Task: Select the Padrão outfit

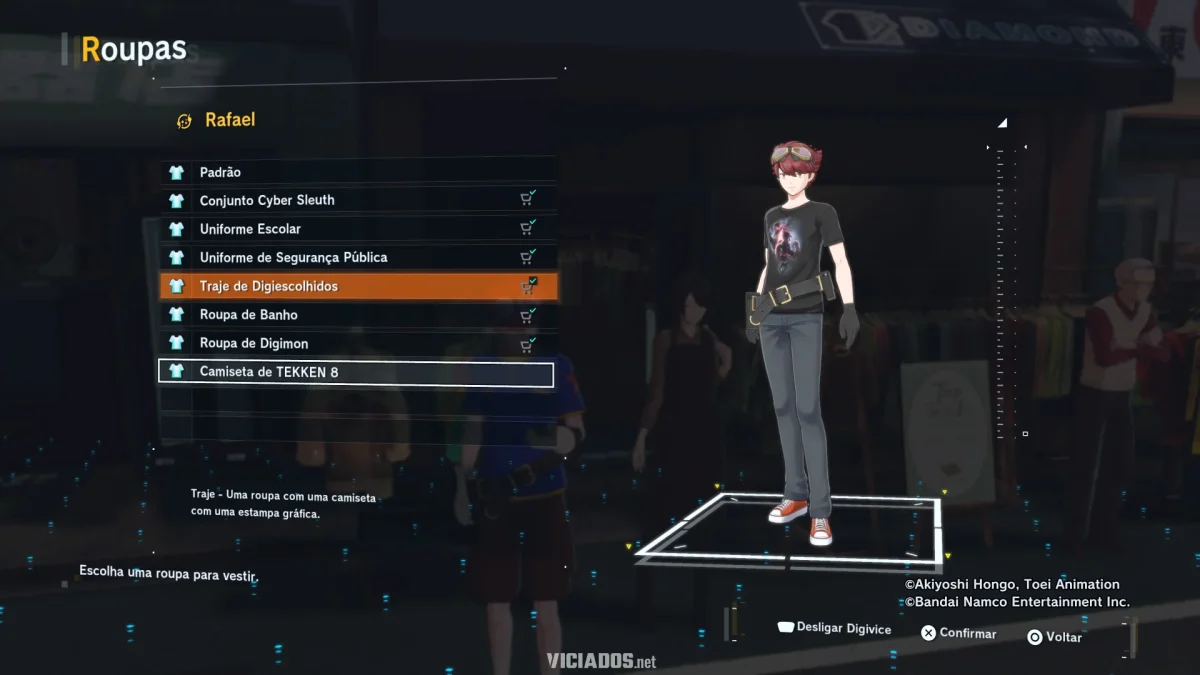Action: click(357, 172)
